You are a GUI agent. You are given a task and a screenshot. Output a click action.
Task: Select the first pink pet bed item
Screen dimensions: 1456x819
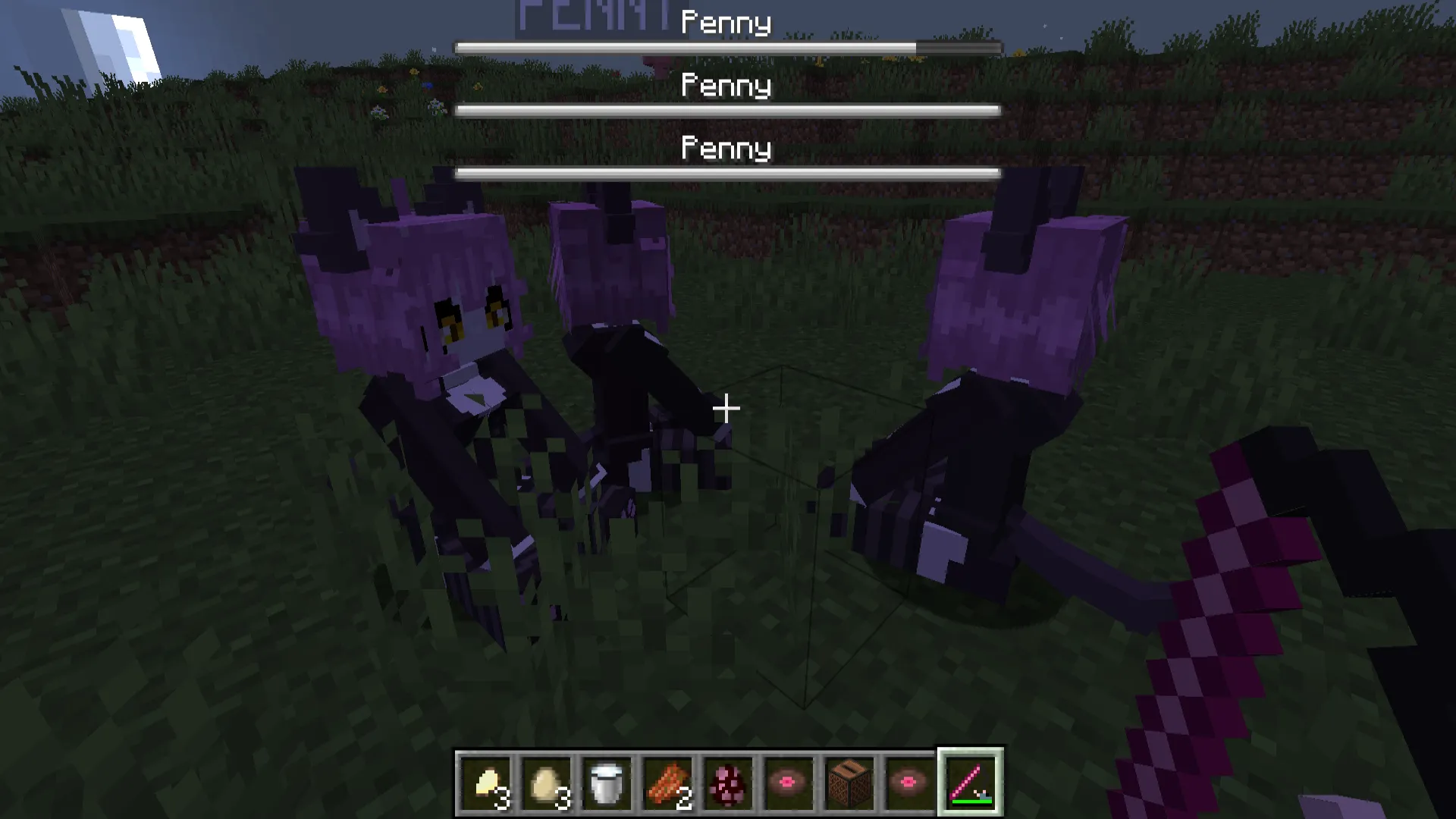coord(789,781)
